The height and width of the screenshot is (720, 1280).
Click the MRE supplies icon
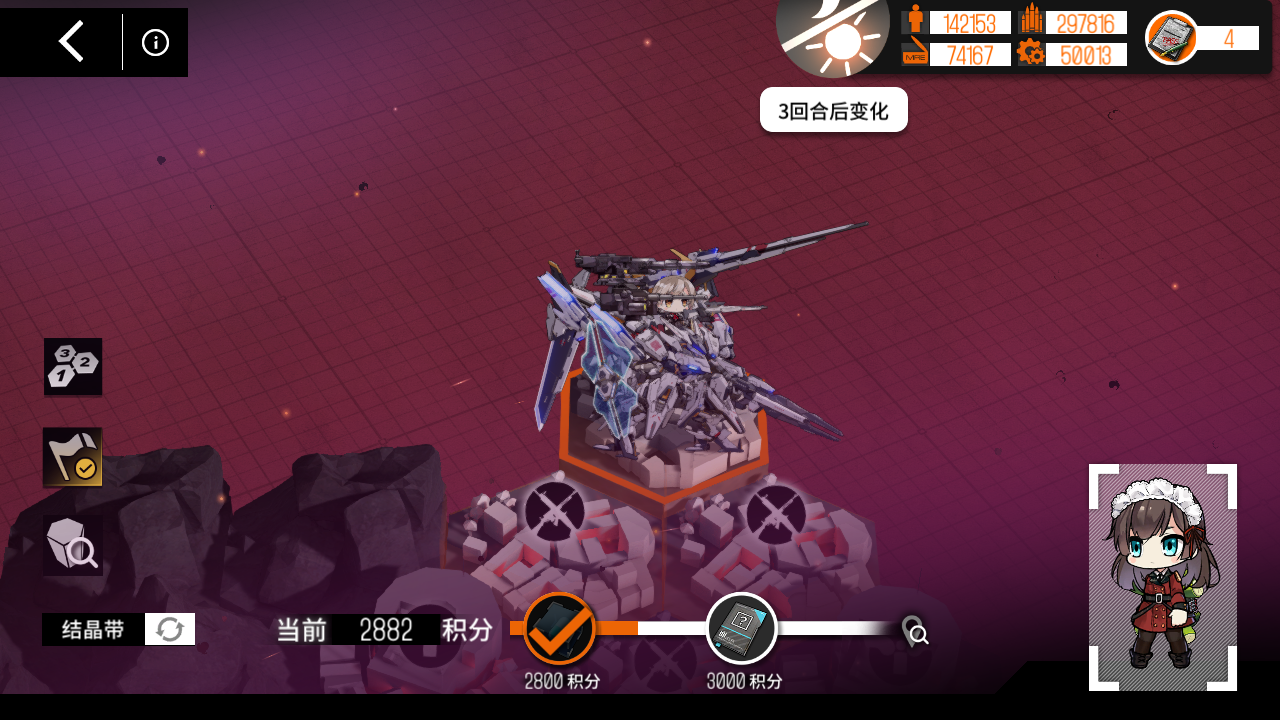point(913,55)
